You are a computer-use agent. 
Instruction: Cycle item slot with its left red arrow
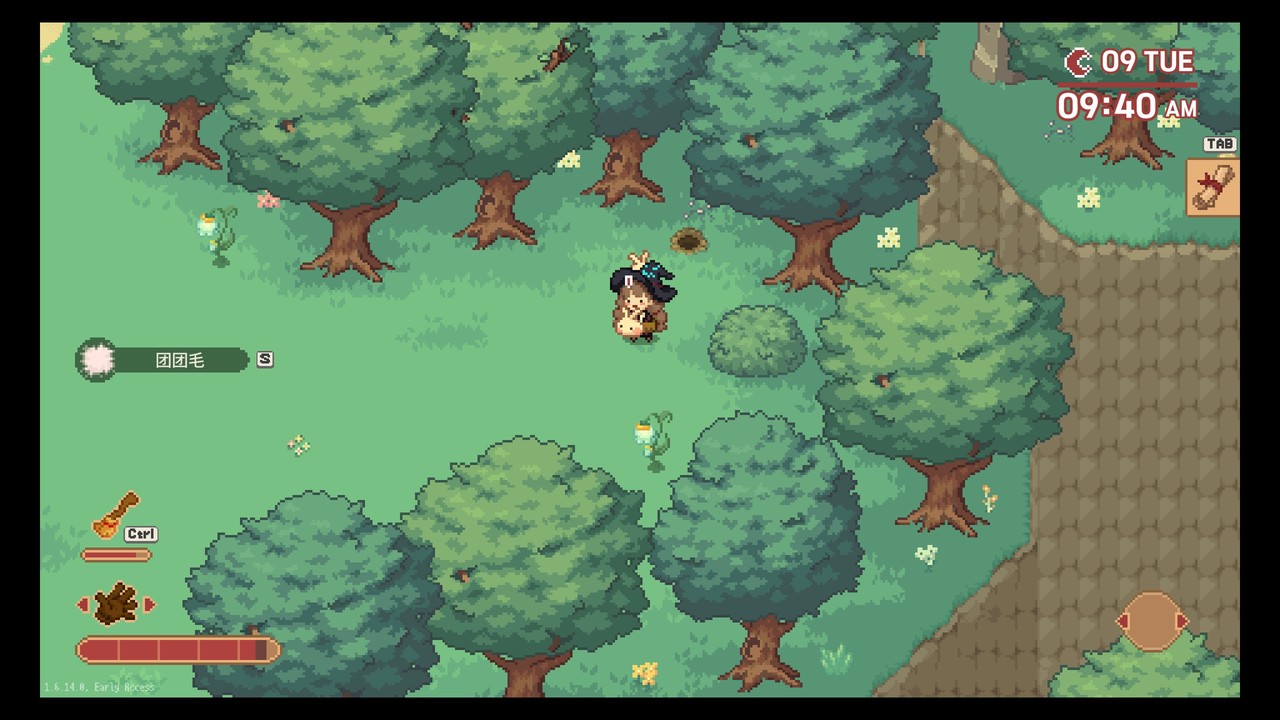point(1123,621)
